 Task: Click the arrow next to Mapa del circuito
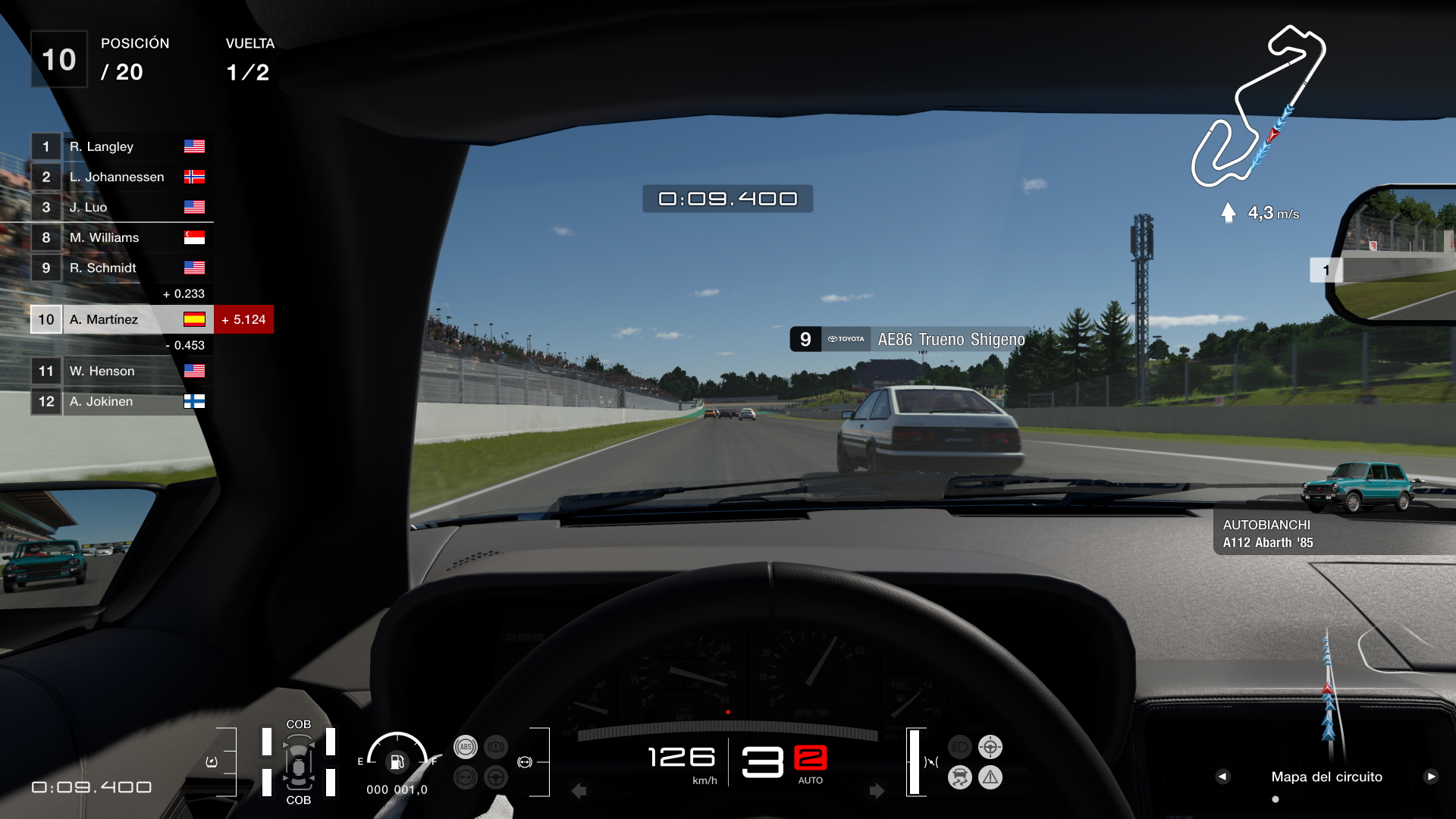point(1222,777)
